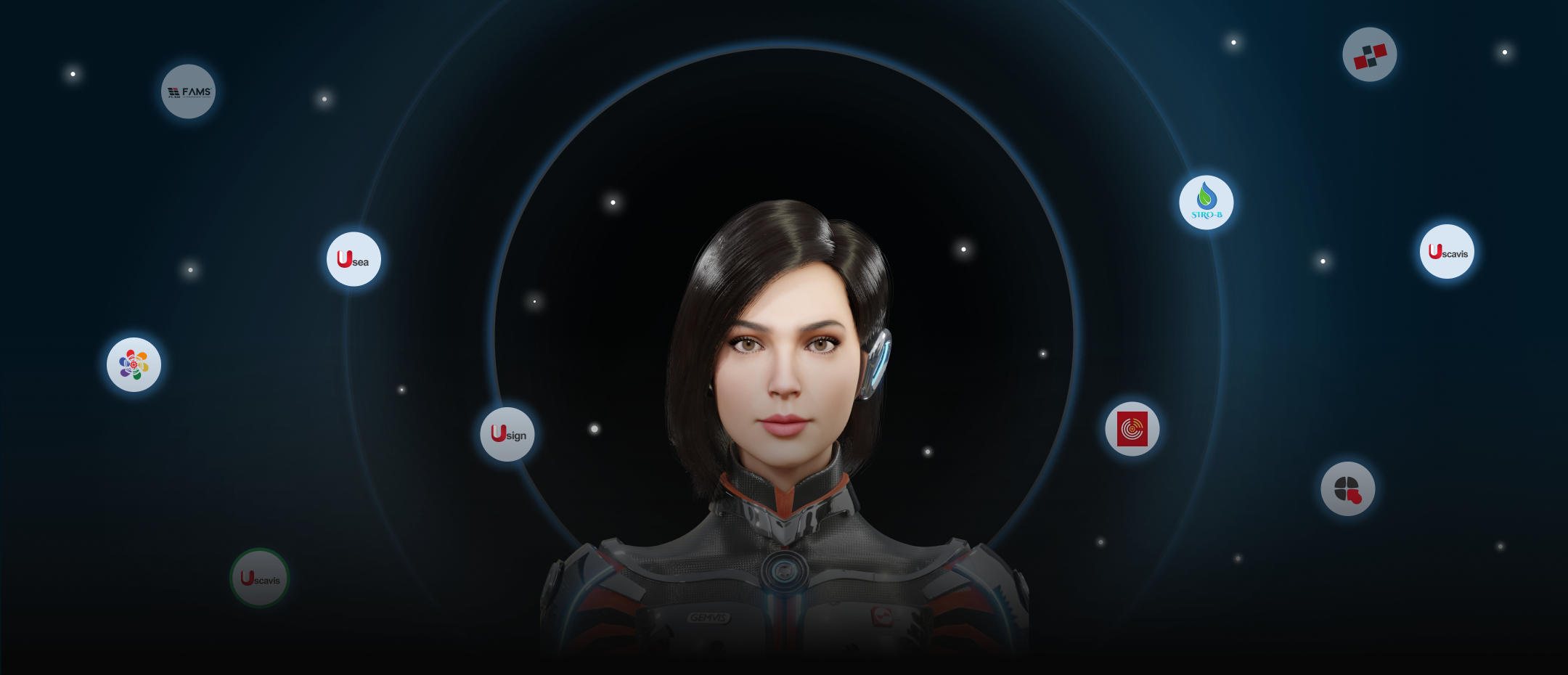The image size is (1568, 675).
Task: Select the Usea bubble
Action: tap(354, 259)
